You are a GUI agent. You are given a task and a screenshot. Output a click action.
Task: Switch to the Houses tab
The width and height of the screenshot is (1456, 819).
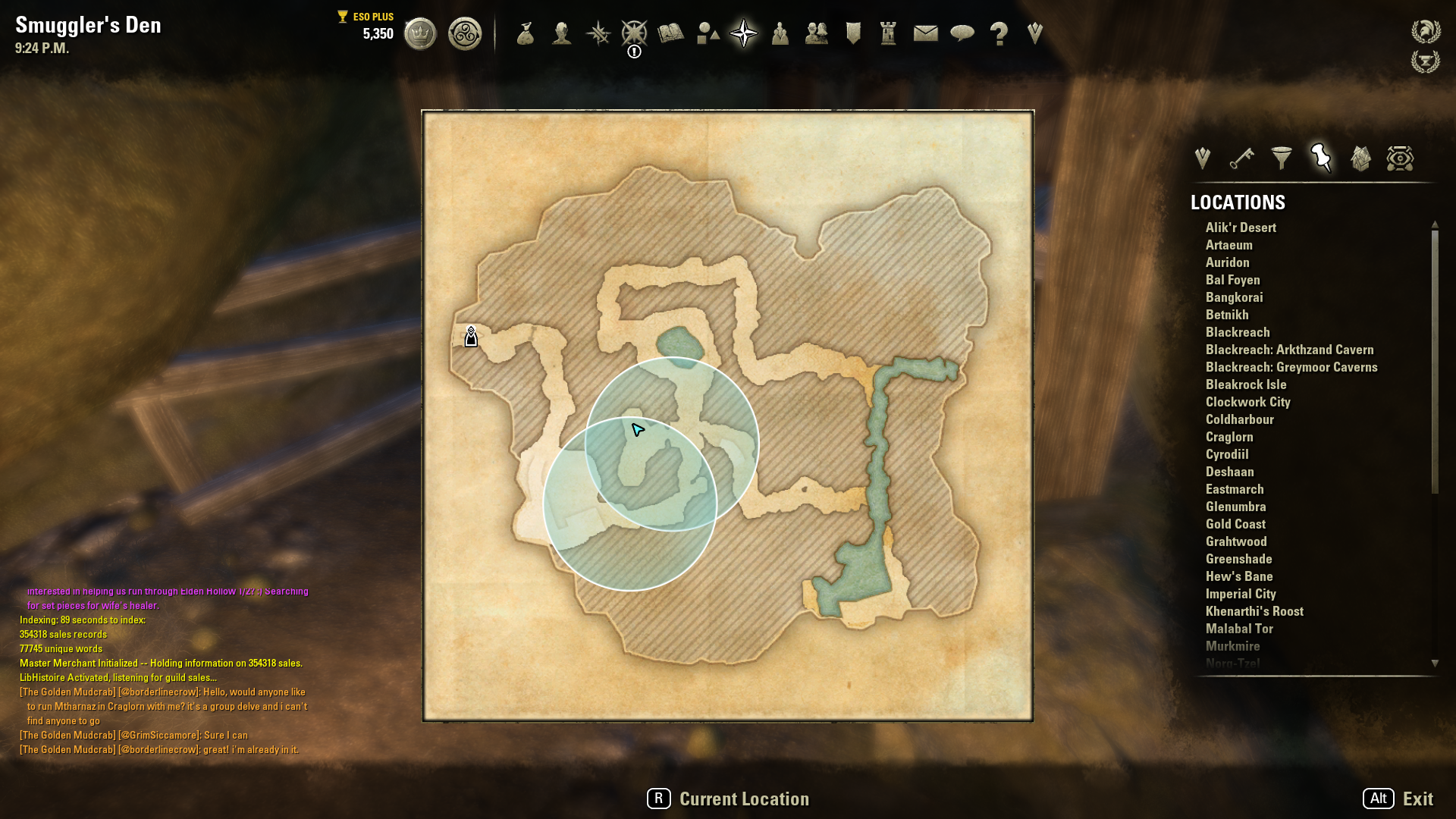coord(1360,158)
